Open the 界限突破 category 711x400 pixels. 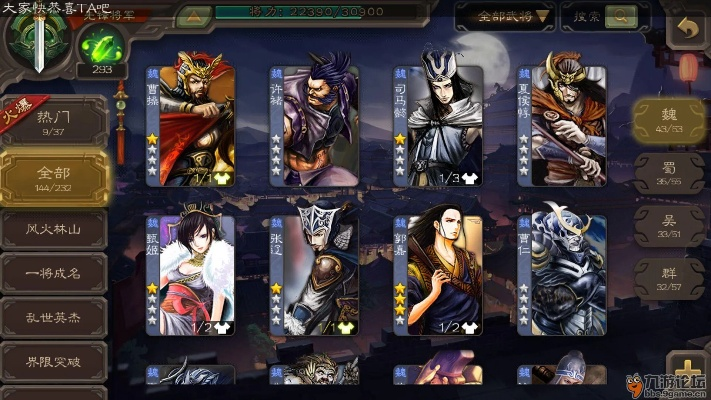52,362
